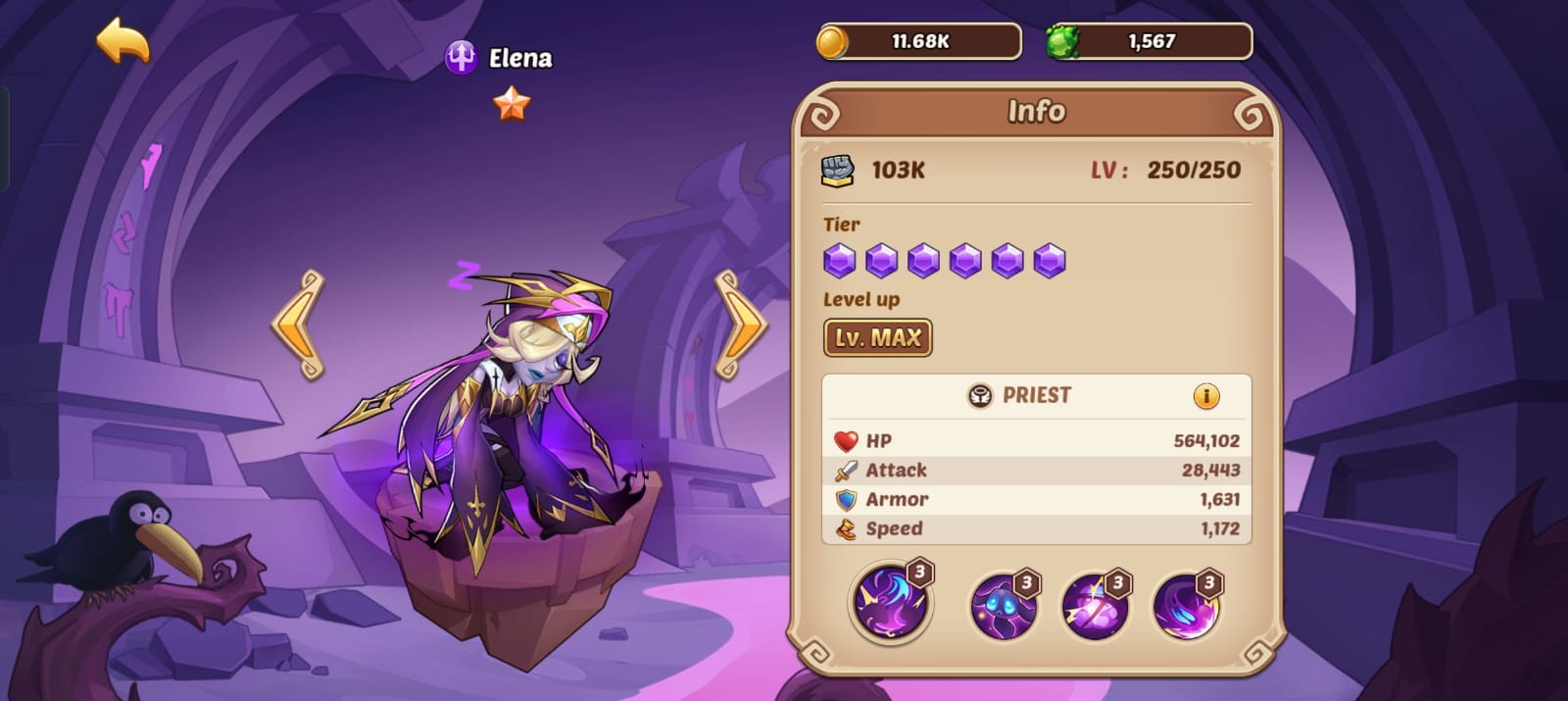Inspect the blue flame passive skill
The height and width of the screenshot is (701, 1568).
point(1186,605)
